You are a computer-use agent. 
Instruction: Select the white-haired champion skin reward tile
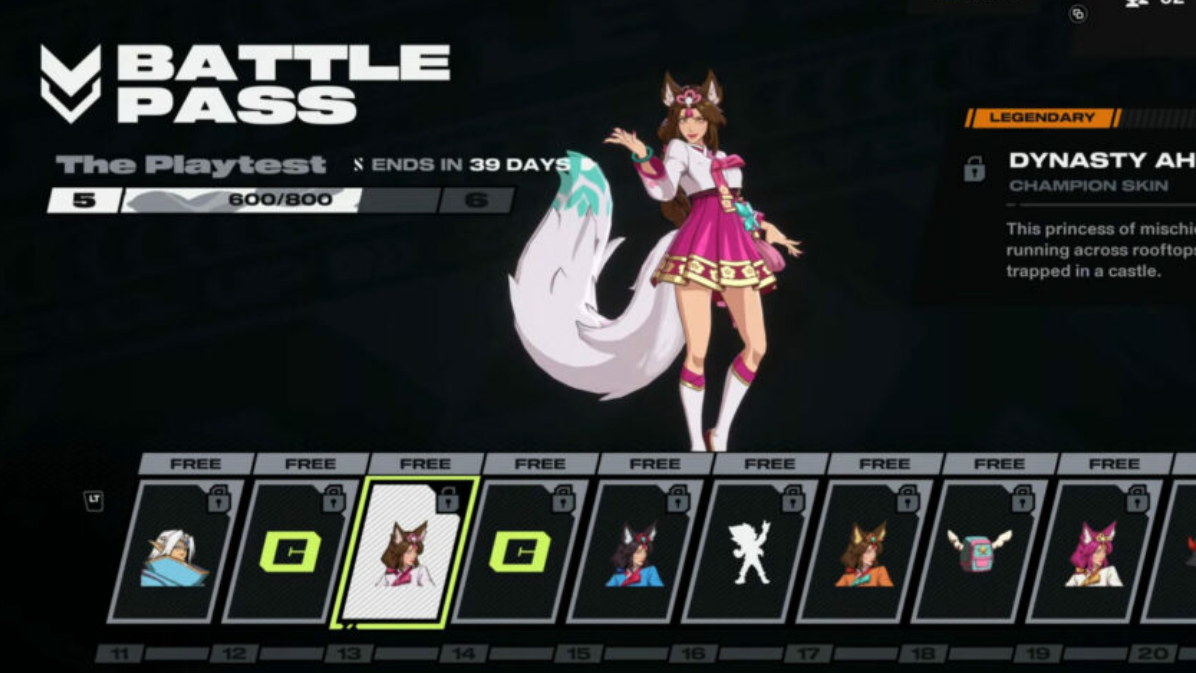tap(176, 552)
